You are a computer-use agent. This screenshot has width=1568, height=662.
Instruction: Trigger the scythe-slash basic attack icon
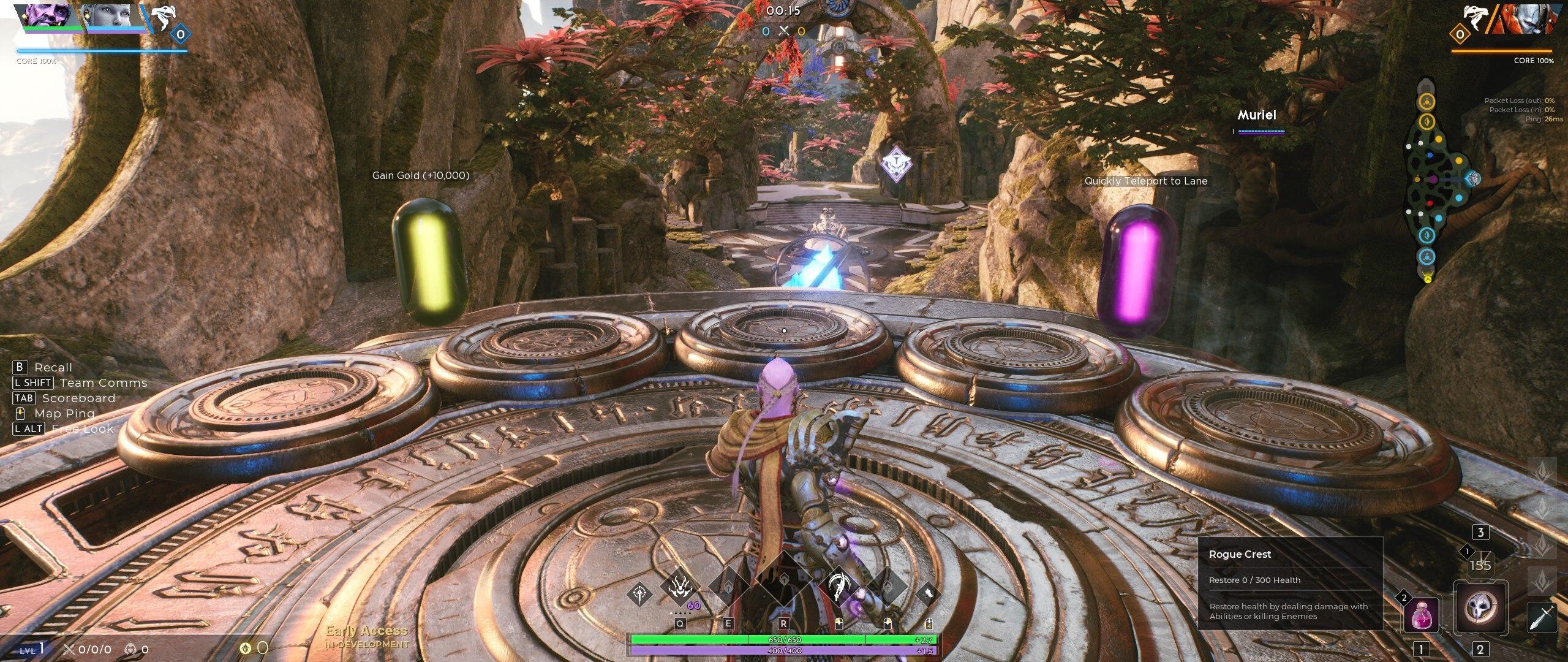[x=839, y=587]
